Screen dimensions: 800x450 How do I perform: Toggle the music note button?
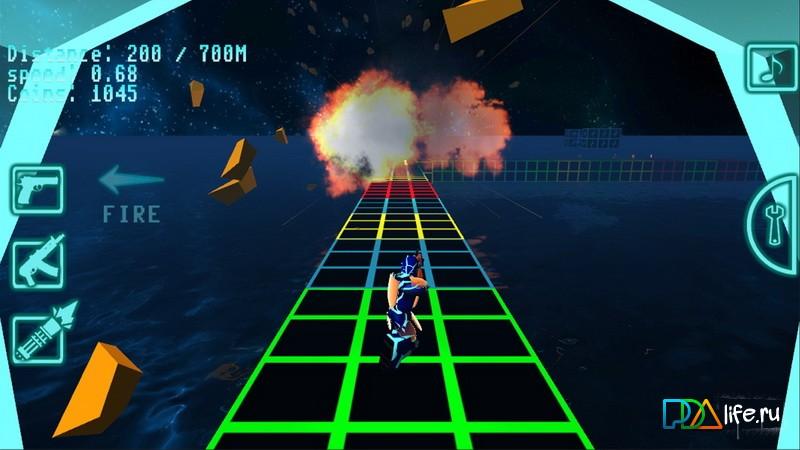point(769,68)
